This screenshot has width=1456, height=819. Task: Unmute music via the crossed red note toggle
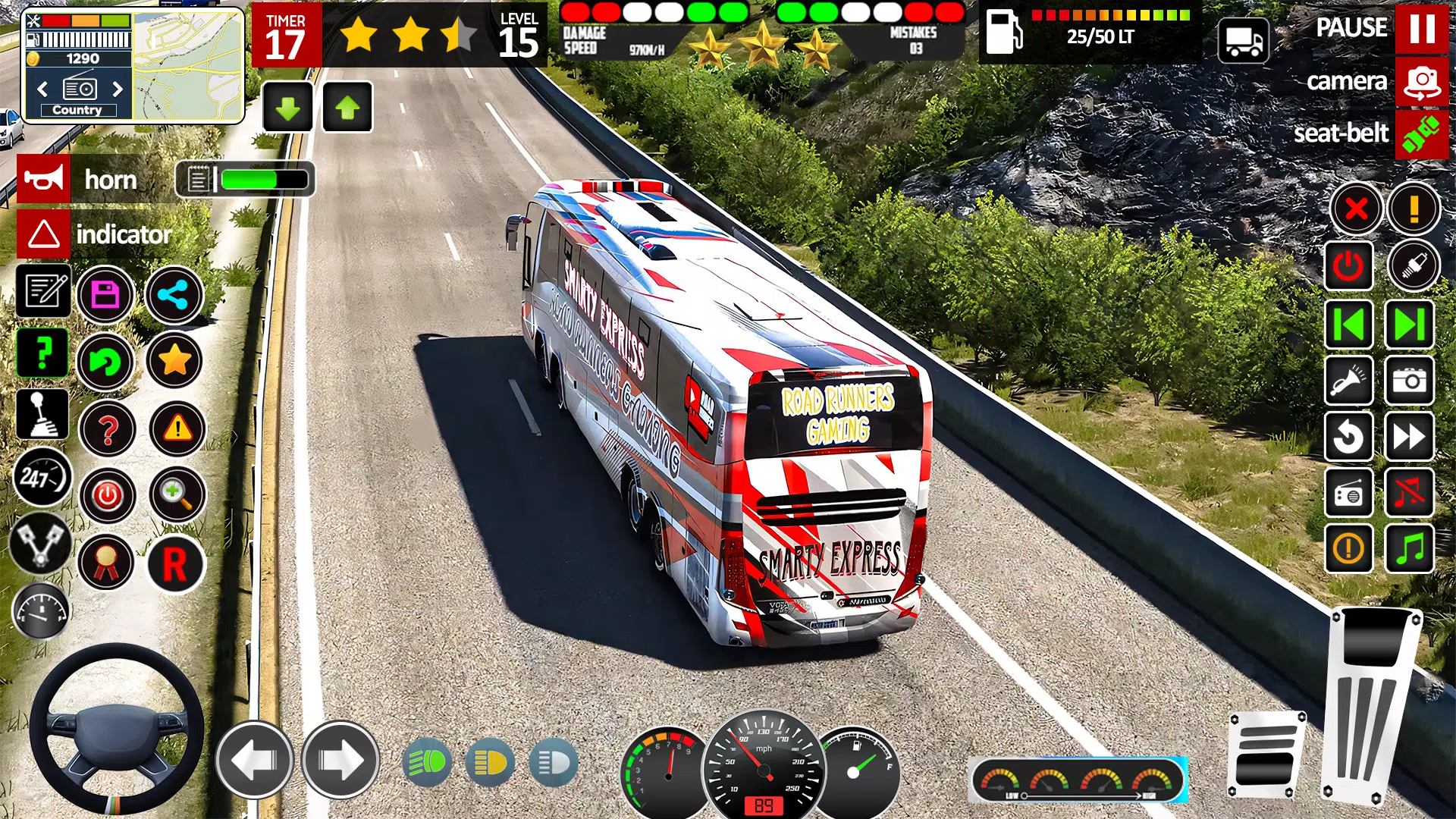[x=1410, y=493]
